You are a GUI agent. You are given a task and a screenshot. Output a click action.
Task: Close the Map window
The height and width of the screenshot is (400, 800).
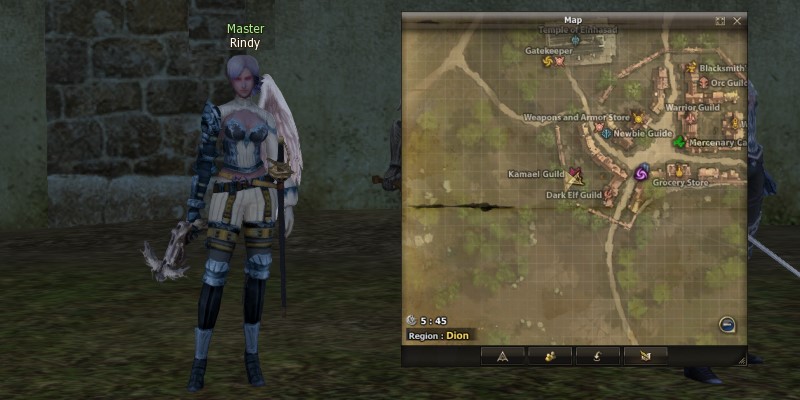click(737, 20)
